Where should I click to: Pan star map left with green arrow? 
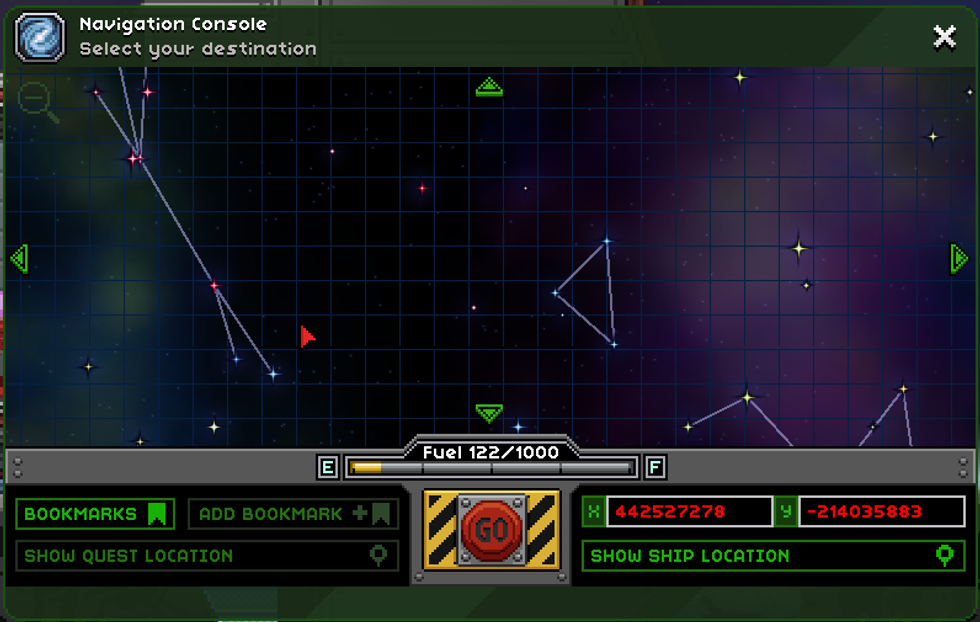pyautogui.click(x=19, y=258)
